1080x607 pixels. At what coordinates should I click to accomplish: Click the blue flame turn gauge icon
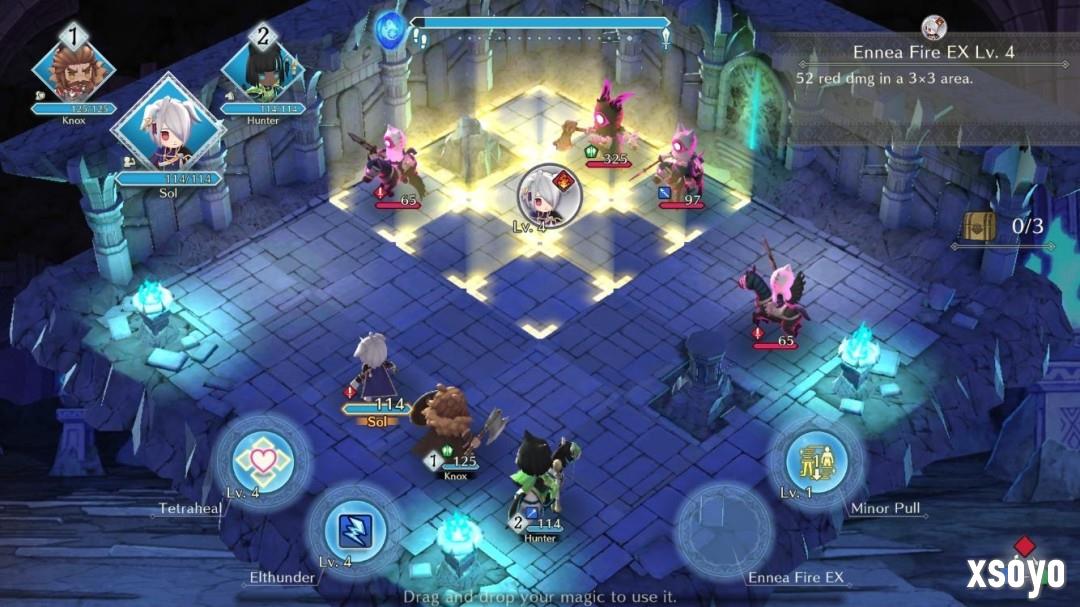[x=390, y=27]
